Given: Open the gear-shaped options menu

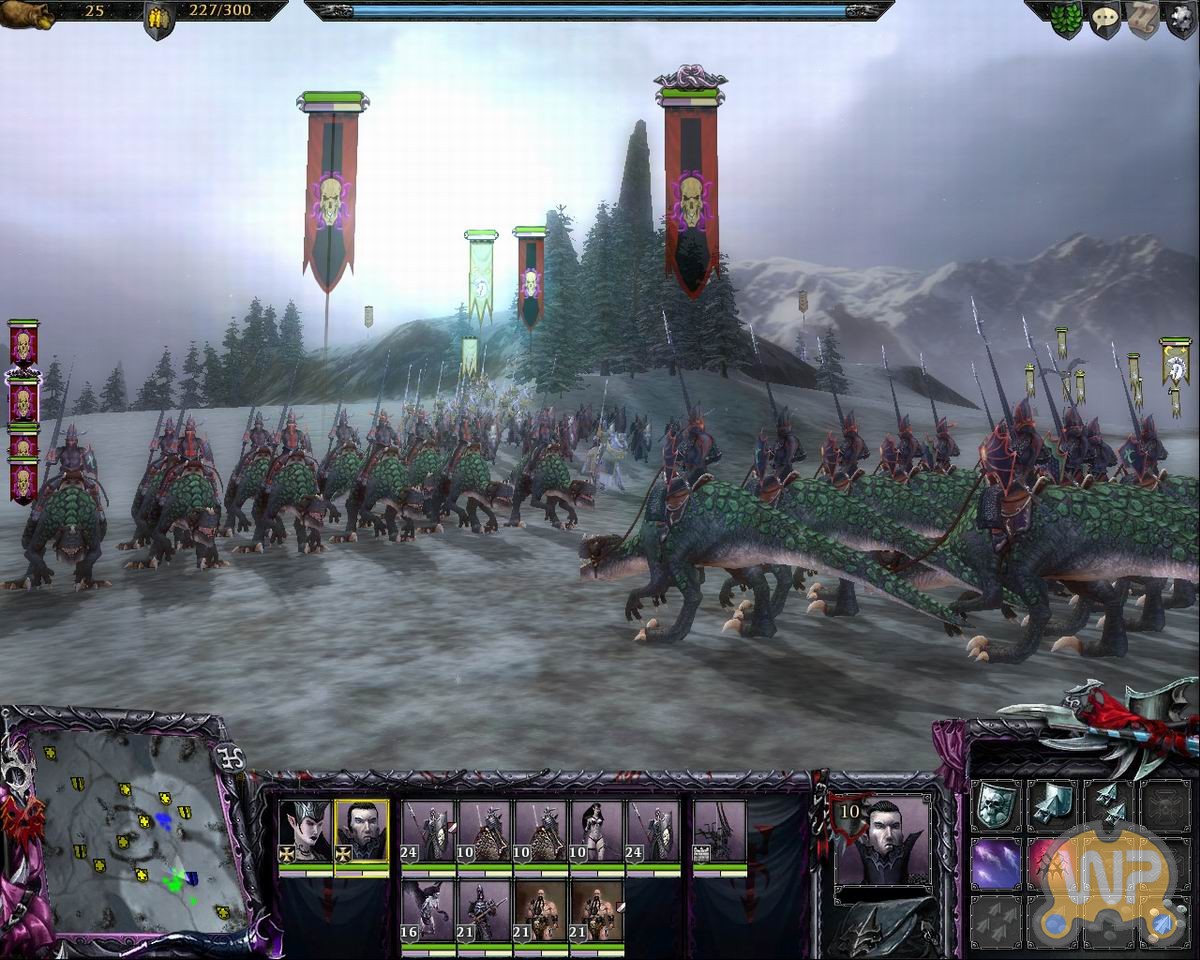Looking at the screenshot, I should [x=1180, y=20].
